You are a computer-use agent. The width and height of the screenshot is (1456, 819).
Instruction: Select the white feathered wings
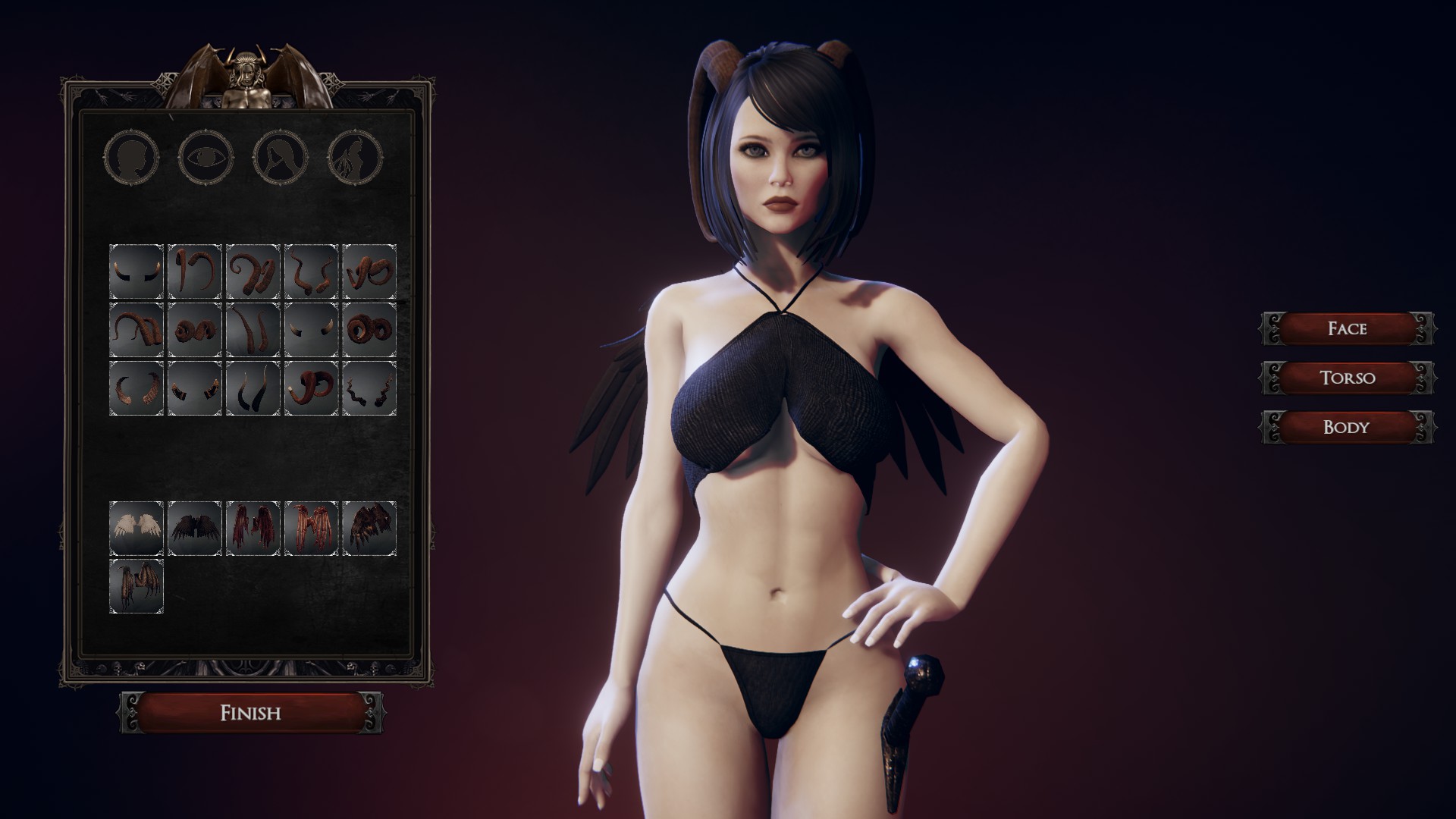pos(136,529)
